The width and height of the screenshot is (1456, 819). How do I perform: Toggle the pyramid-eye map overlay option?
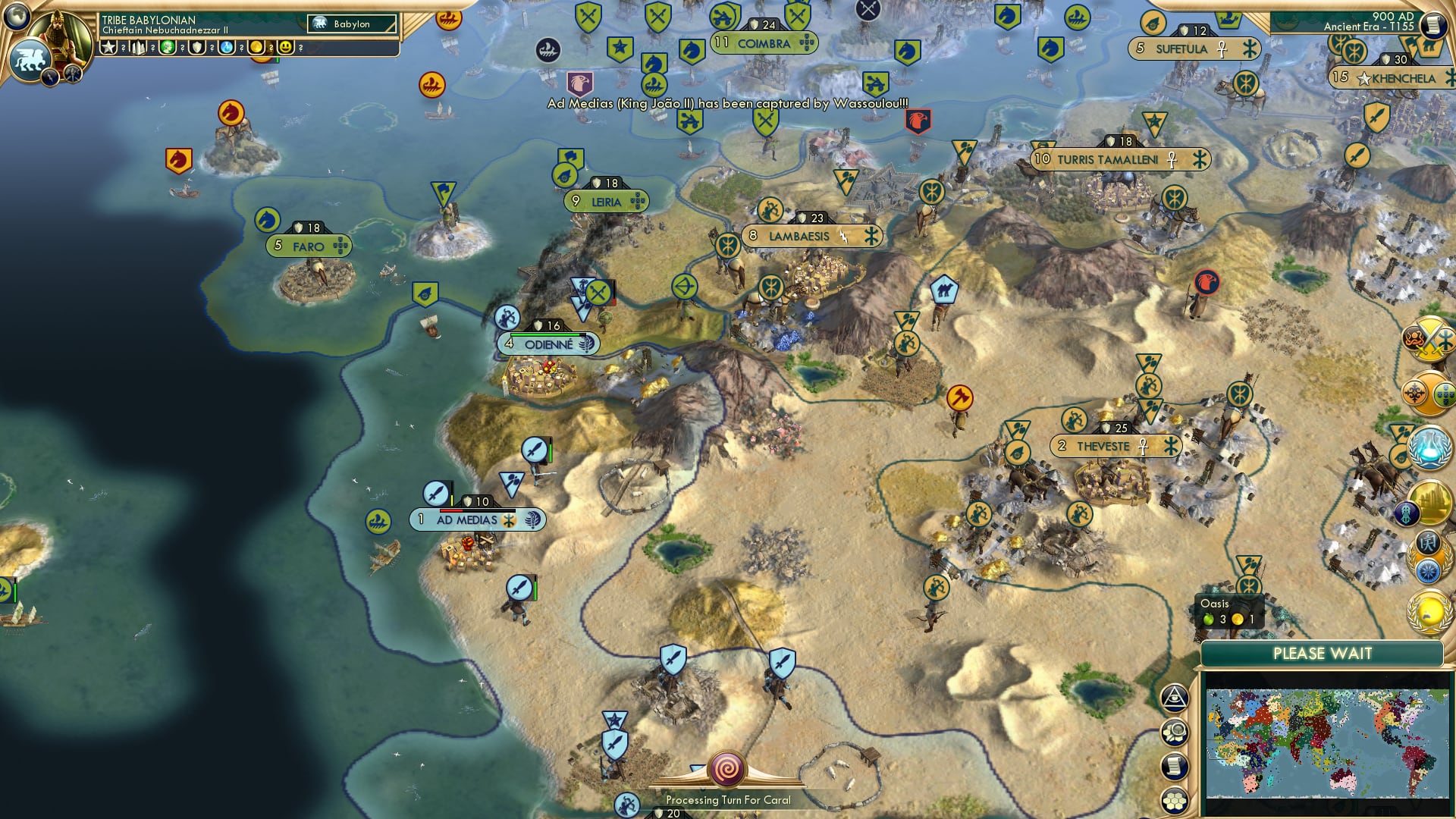(1172, 698)
